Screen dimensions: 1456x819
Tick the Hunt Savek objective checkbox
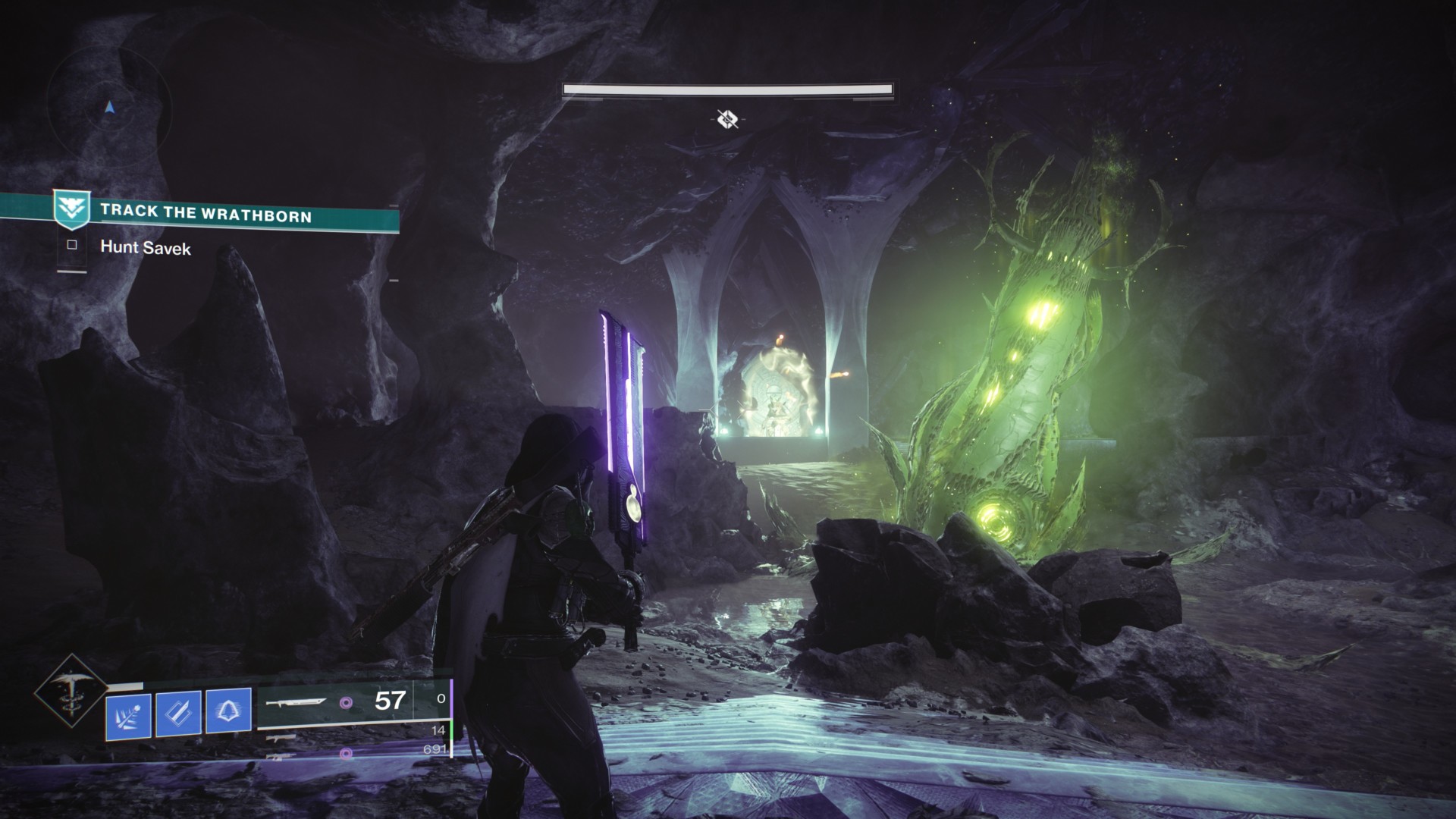click(x=72, y=245)
